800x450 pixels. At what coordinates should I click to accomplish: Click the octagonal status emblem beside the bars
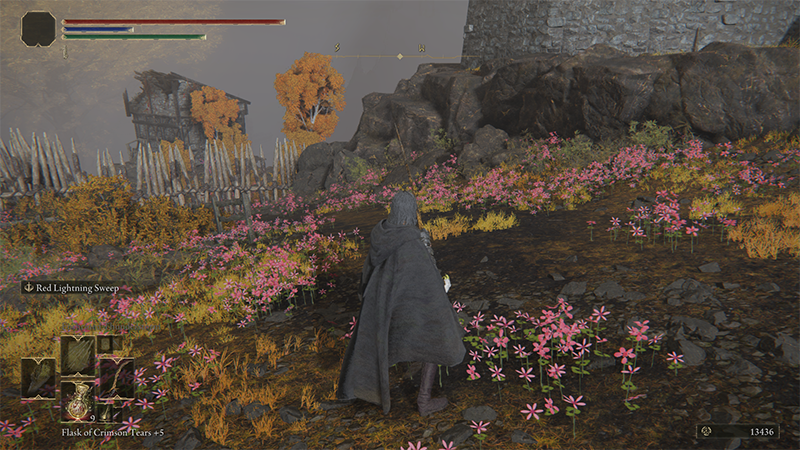[39, 28]
